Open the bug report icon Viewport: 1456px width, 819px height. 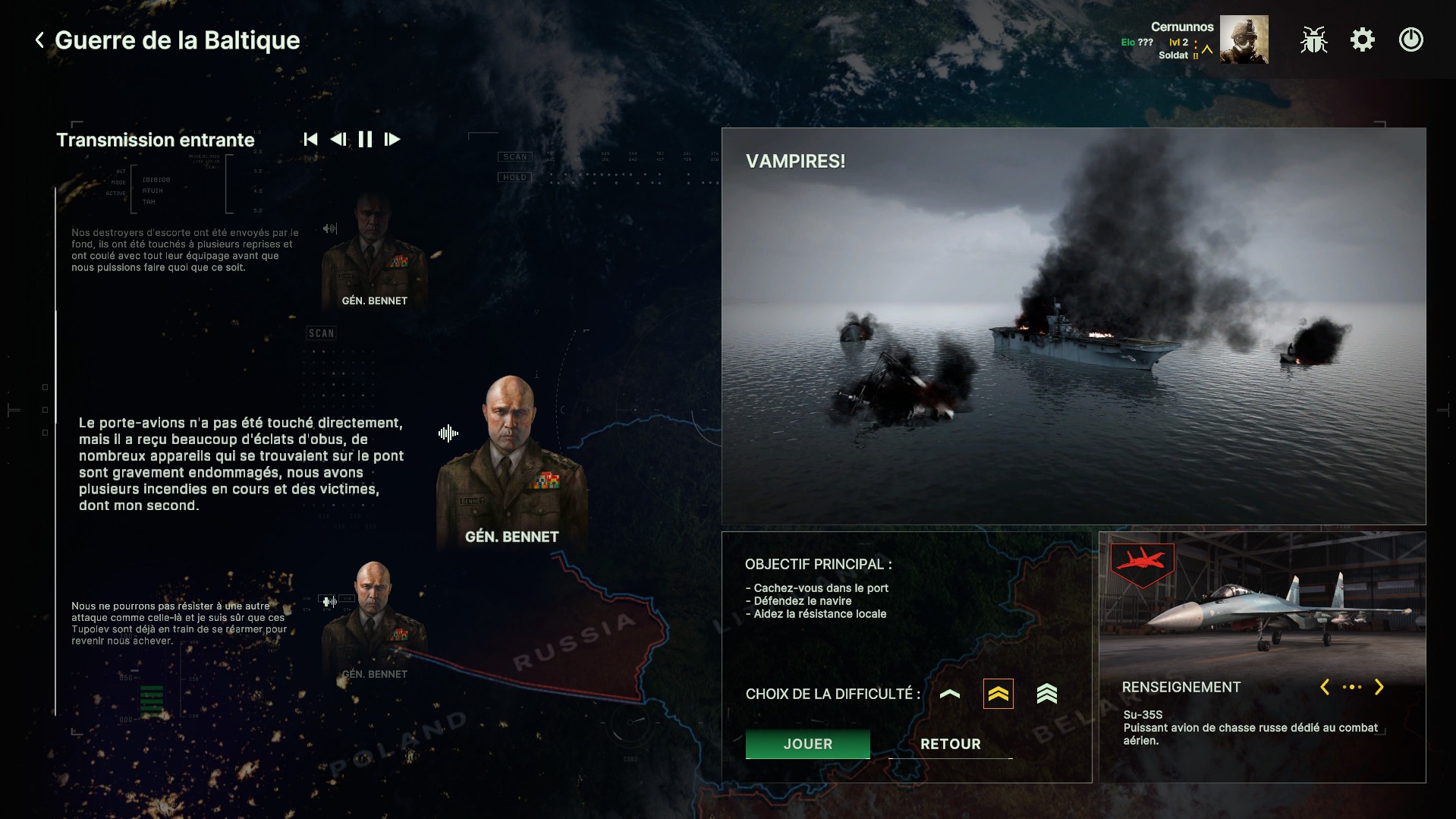pos(1313,40)
